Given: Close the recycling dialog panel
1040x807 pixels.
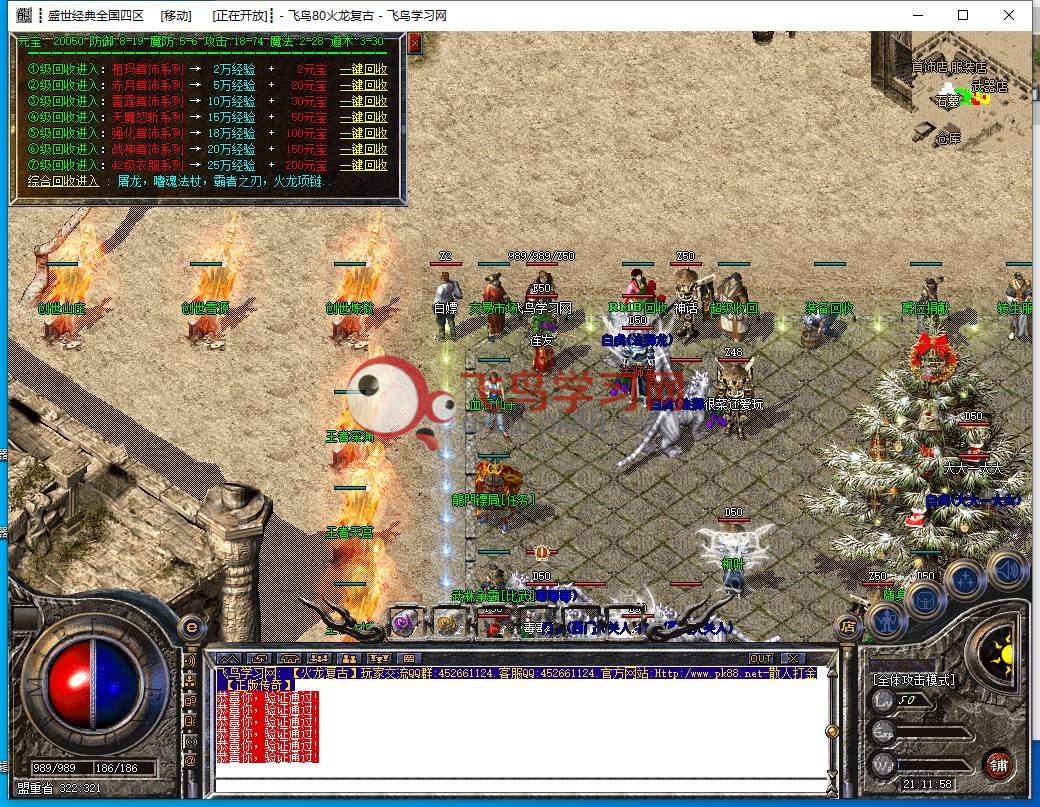Looking at the screenshot, I should (x=415, y=43).
